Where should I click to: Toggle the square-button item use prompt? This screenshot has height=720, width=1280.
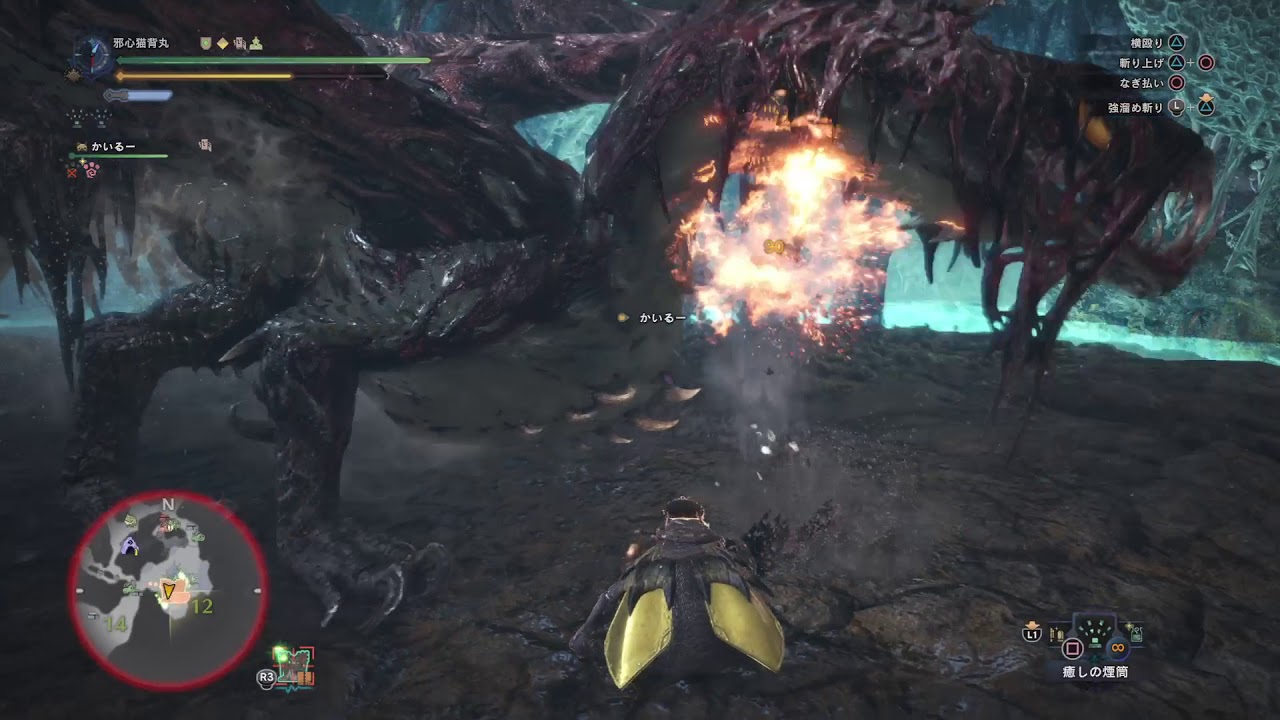[x=1072, y=648]
